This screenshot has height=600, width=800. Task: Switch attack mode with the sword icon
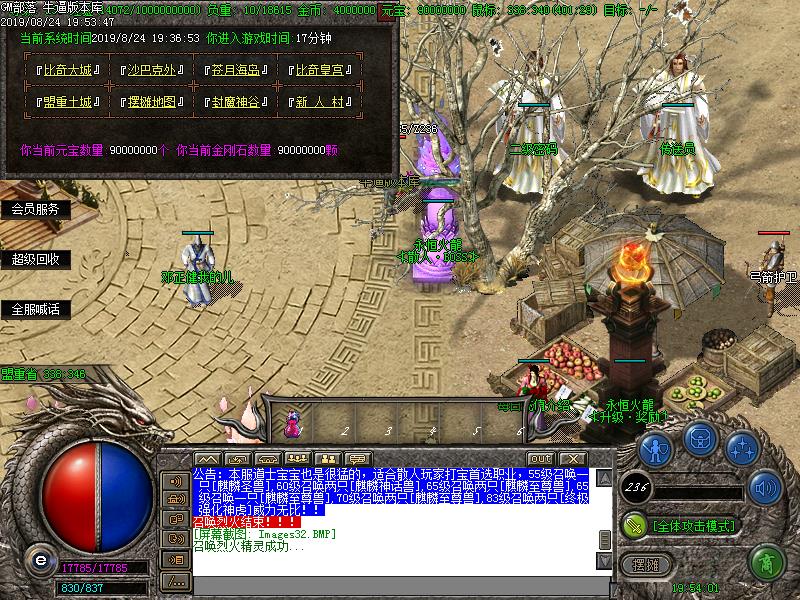(x=633, y=525)
